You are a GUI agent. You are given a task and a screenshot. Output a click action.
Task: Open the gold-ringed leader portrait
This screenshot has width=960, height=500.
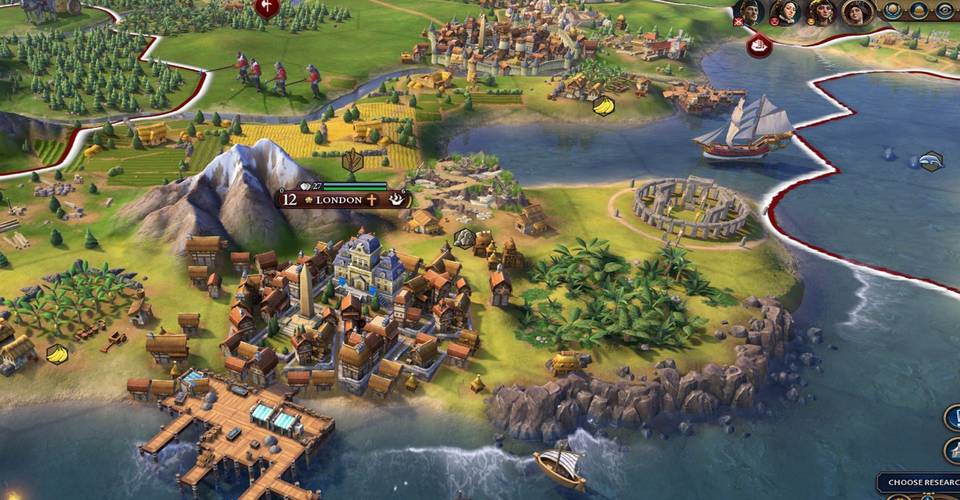coord(857,12)
